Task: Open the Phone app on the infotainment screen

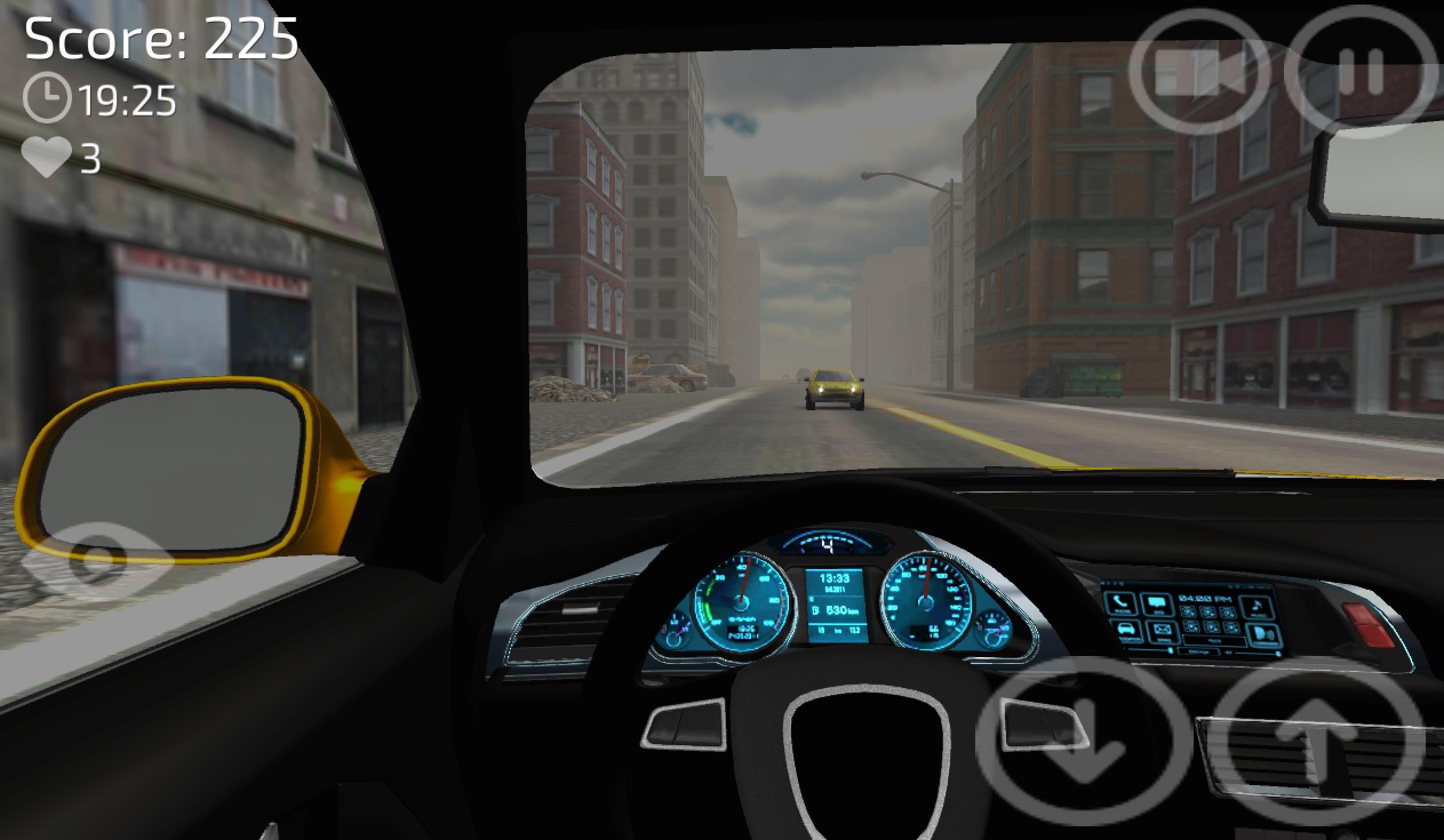Action: (1120, 603)
